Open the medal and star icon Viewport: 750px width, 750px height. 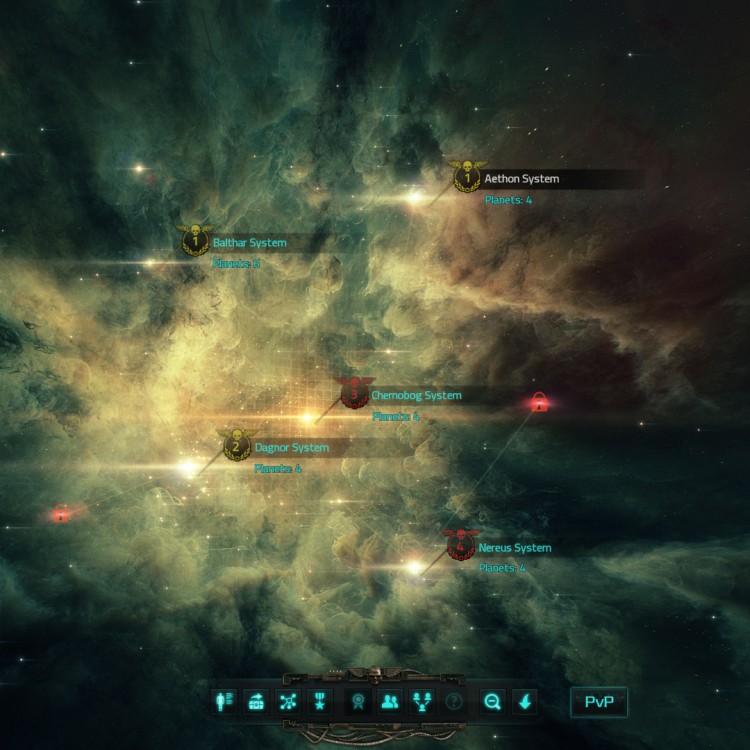(x=320, y=701)
